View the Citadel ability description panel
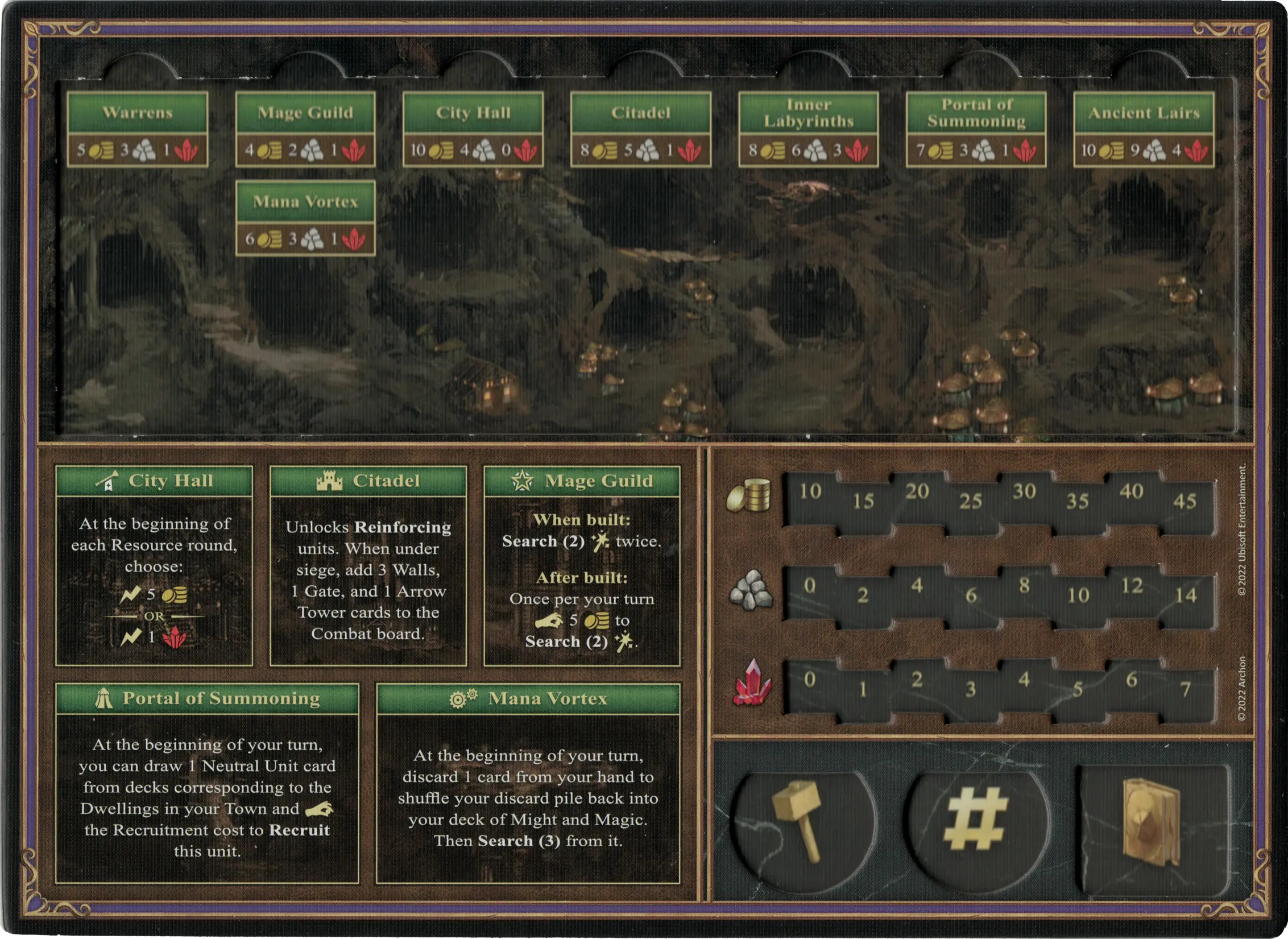The height and width of the screenshot is (939, 1288). pyautogui.click(x=368, y=566)
